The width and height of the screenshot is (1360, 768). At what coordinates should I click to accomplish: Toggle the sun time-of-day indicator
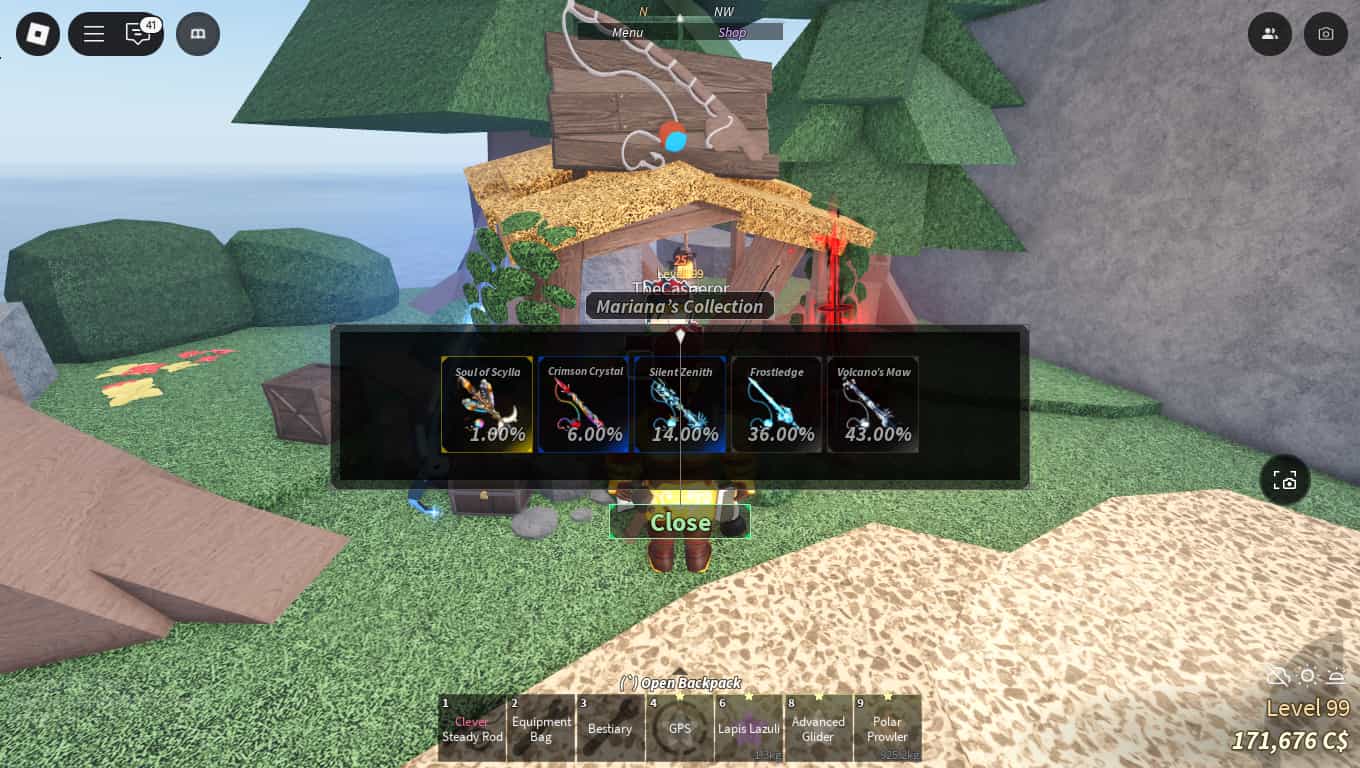(1307, 676)
